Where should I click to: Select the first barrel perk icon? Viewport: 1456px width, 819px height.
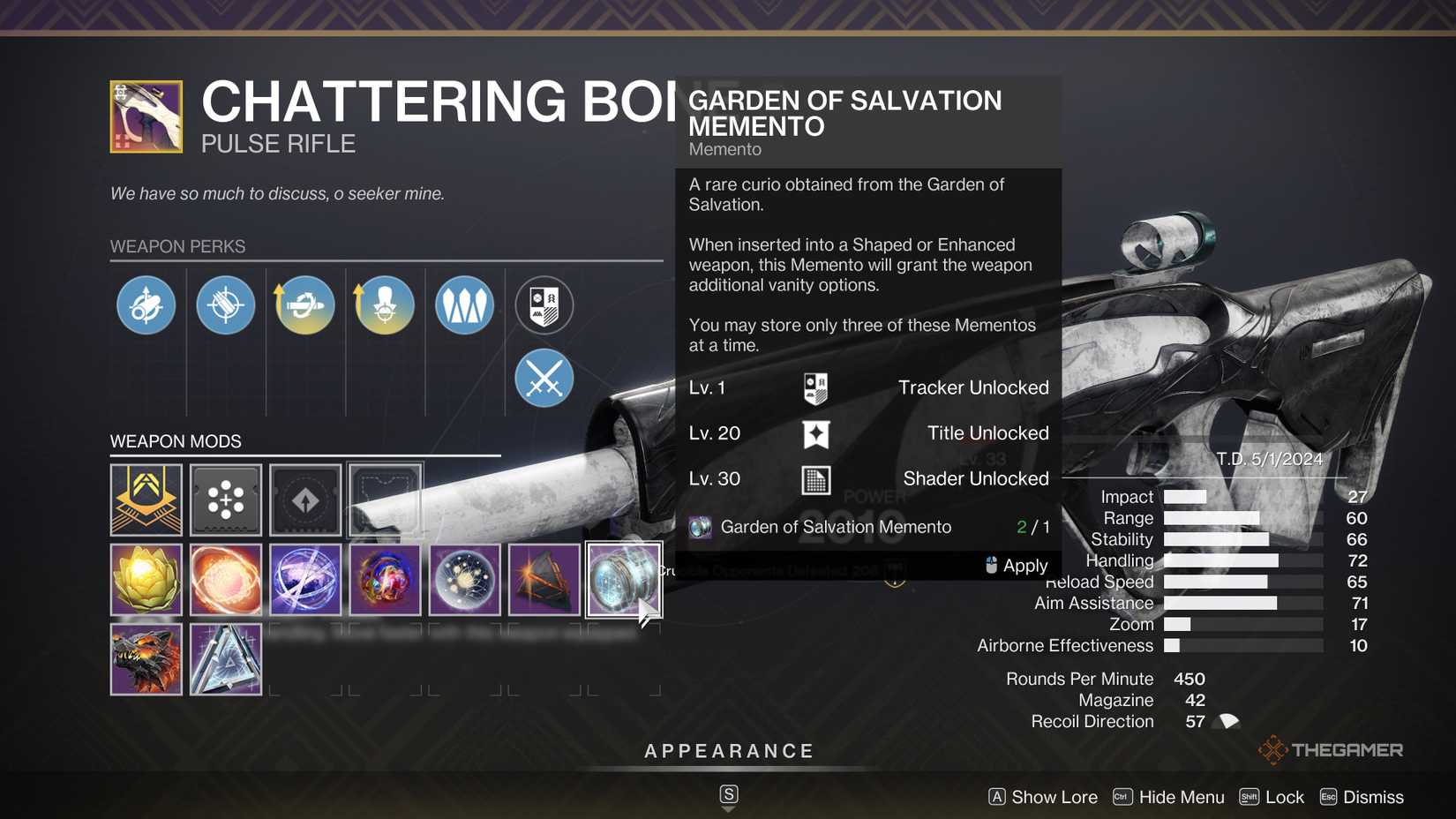146,304
